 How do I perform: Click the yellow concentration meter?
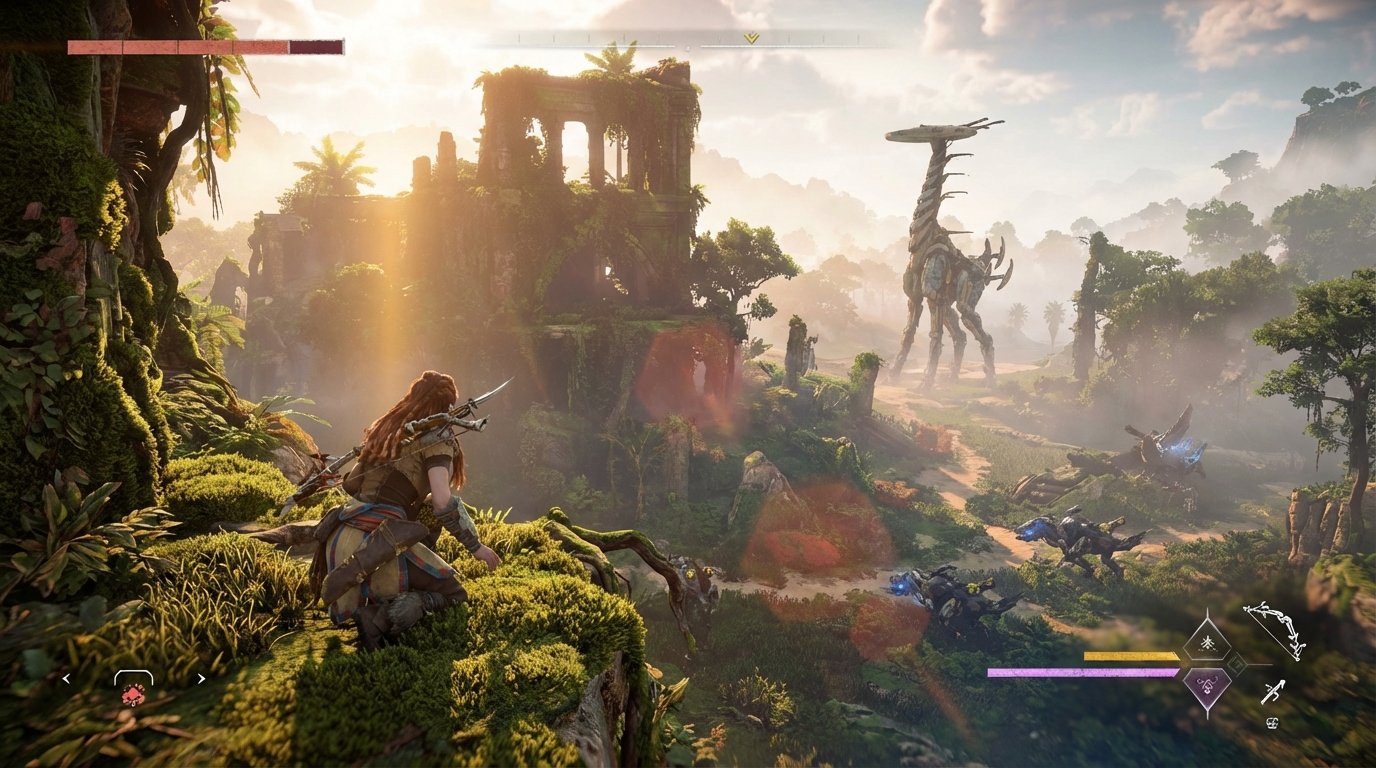pos(1130,656)
